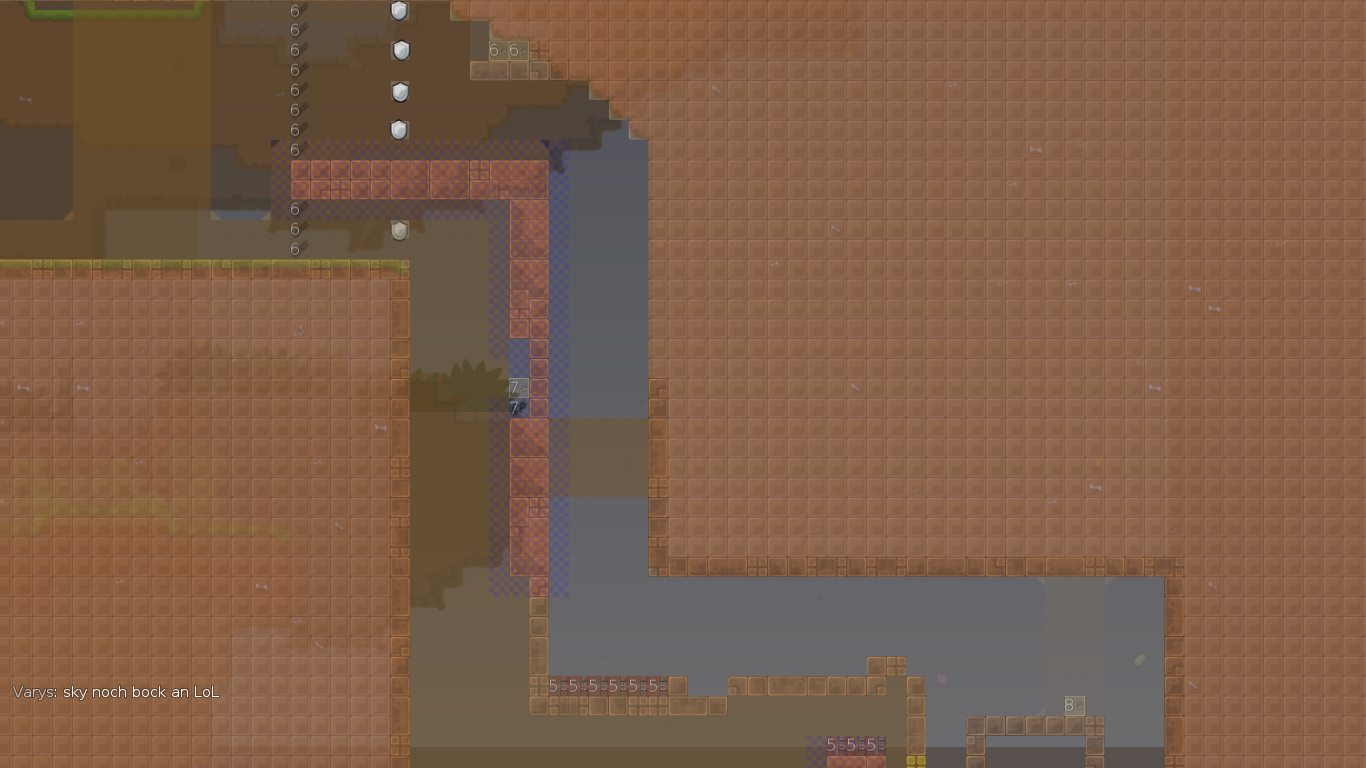Click the second shield marker from the top
Image resolution: width=1366 pixels, height=768 pixels.
[400, 50]
